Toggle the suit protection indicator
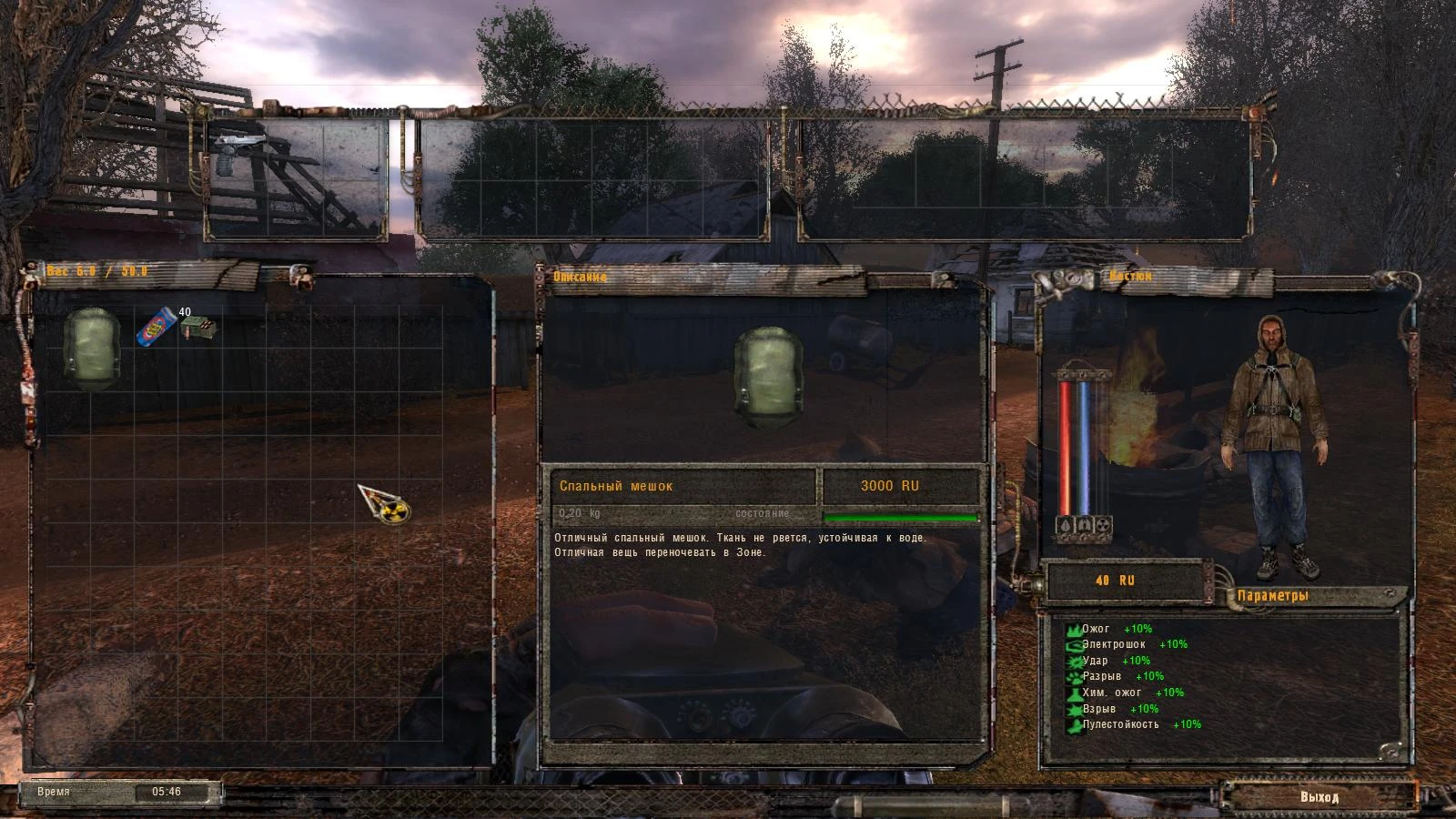The image size is (1456, 819). click(1083, 525)
